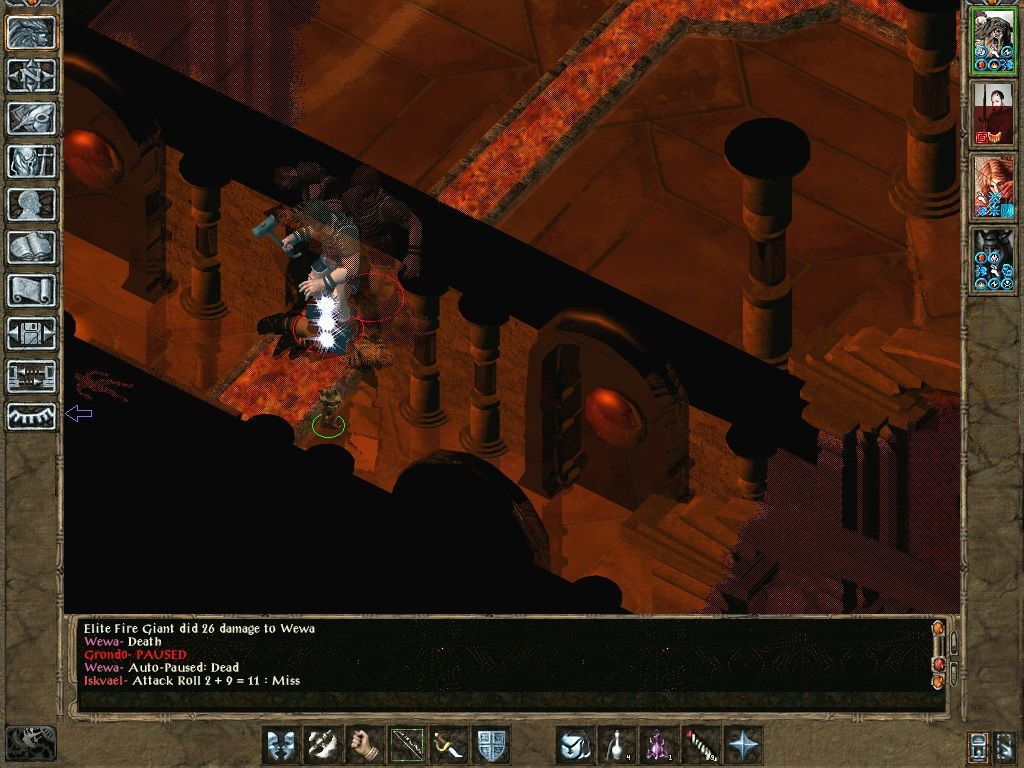
Task: Select the bow weapon slot
Action: [x=407, y=745]
